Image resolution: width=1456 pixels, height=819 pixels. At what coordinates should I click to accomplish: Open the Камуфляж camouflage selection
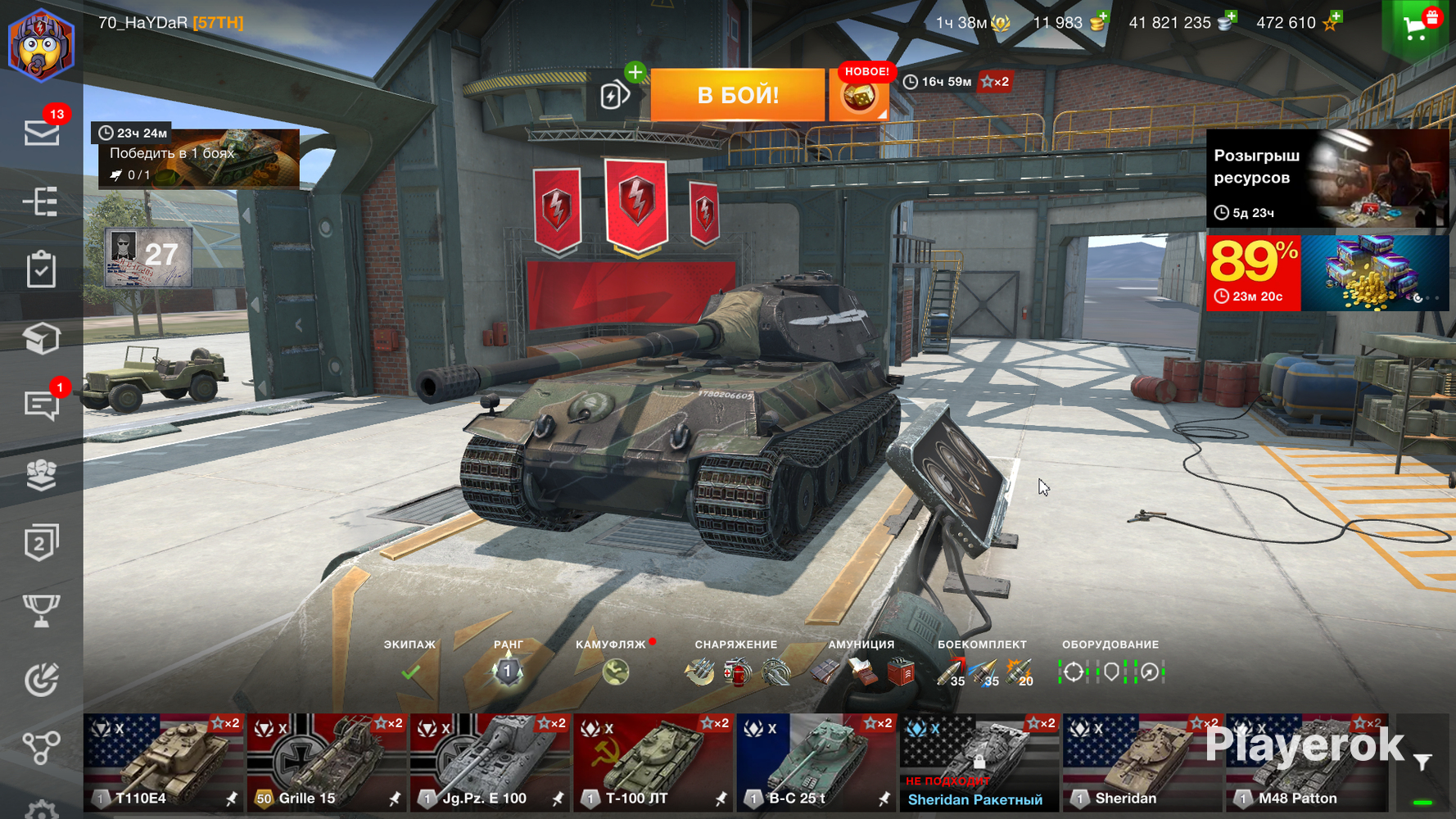tap(615, 672)
